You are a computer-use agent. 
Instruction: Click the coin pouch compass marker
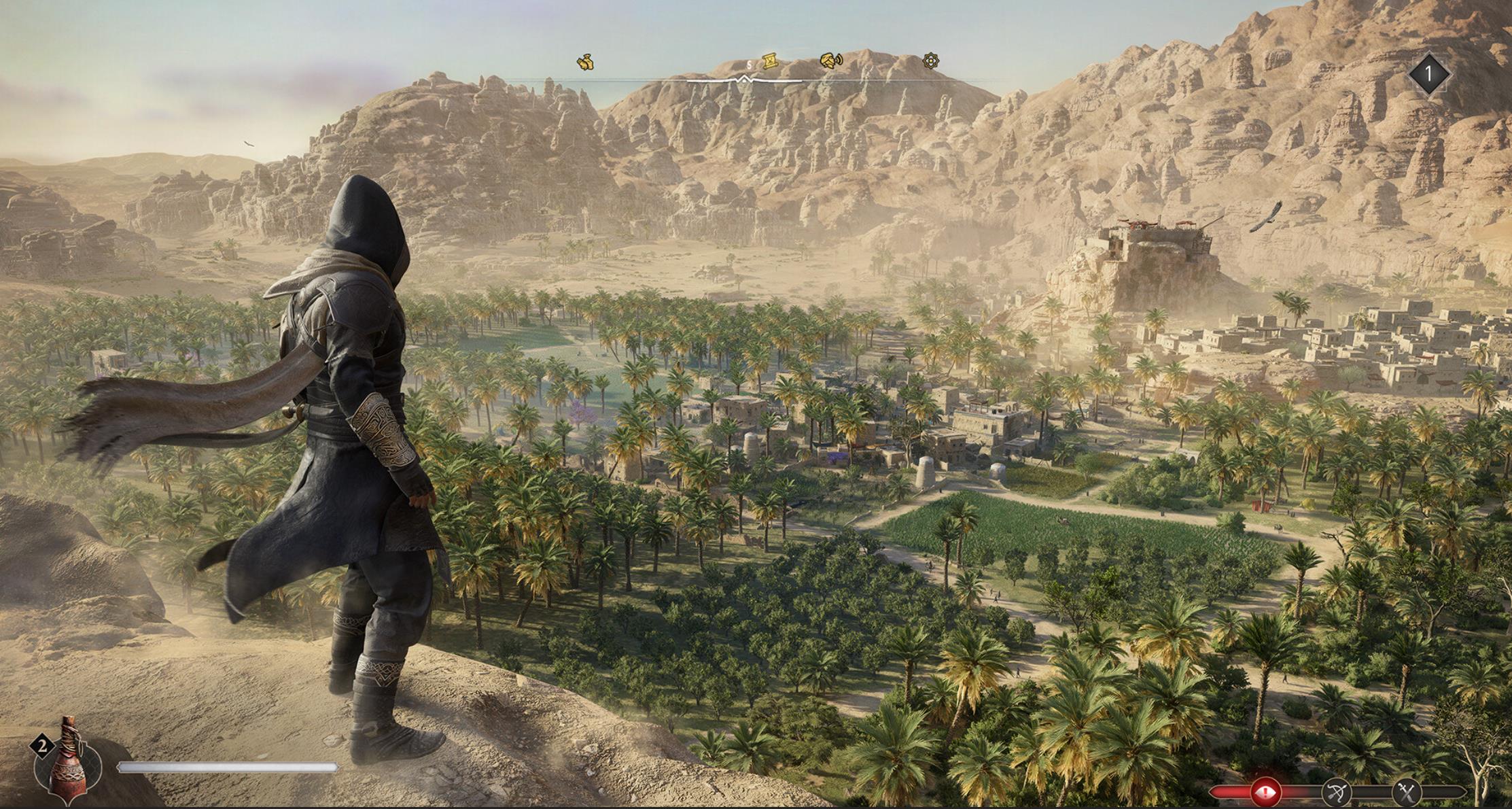[586, 63]
